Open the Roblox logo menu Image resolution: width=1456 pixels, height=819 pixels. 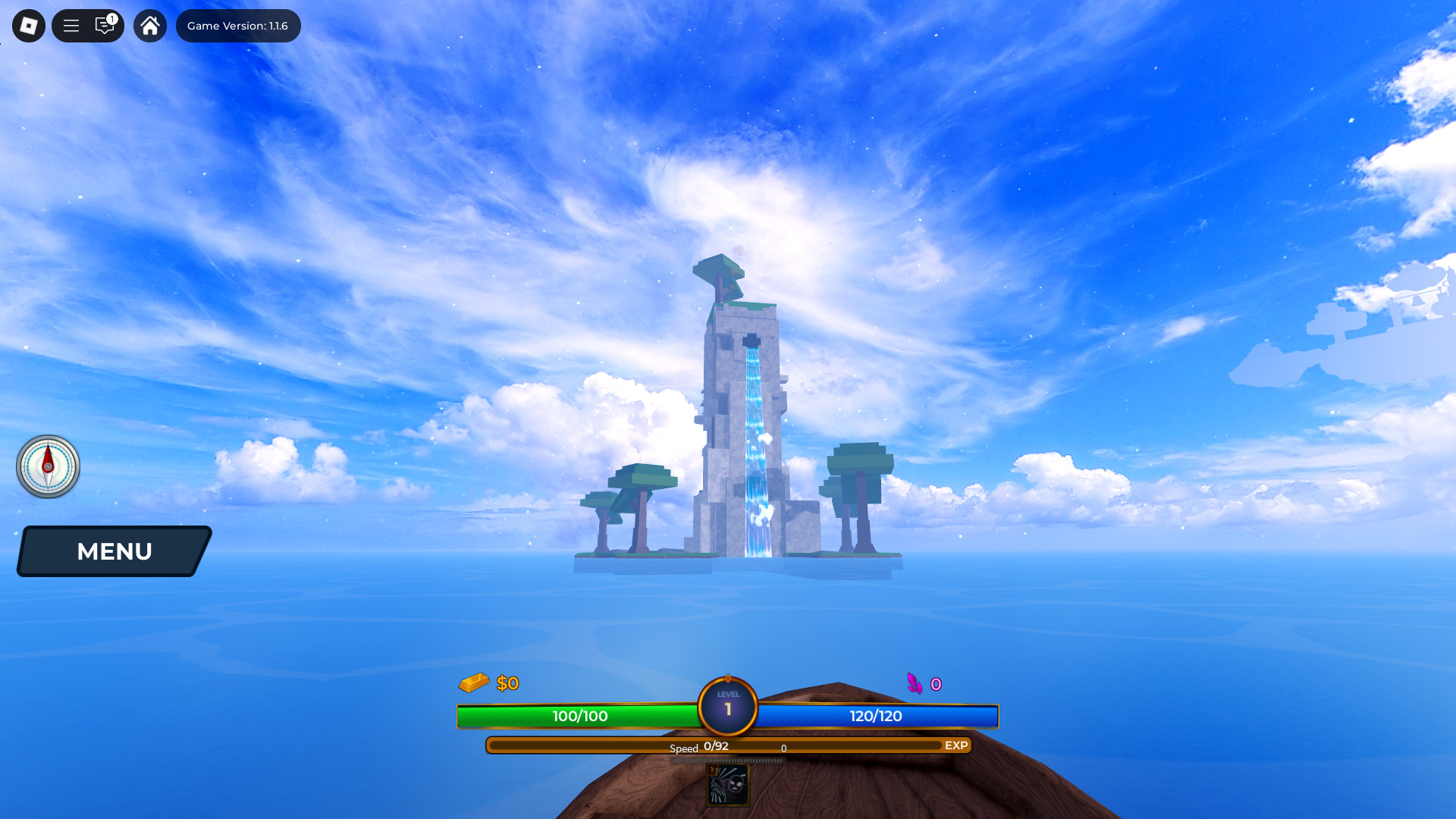point(29,26)
